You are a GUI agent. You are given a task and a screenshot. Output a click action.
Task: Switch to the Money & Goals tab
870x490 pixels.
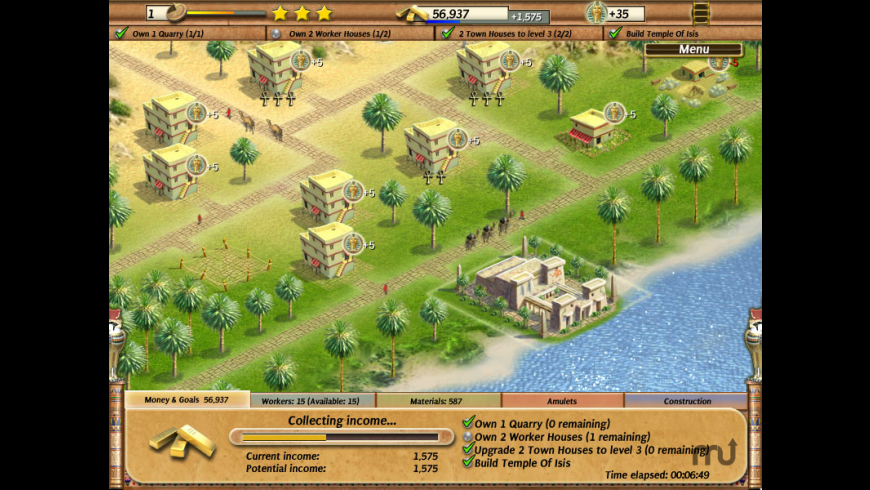[x=188, y=400]
